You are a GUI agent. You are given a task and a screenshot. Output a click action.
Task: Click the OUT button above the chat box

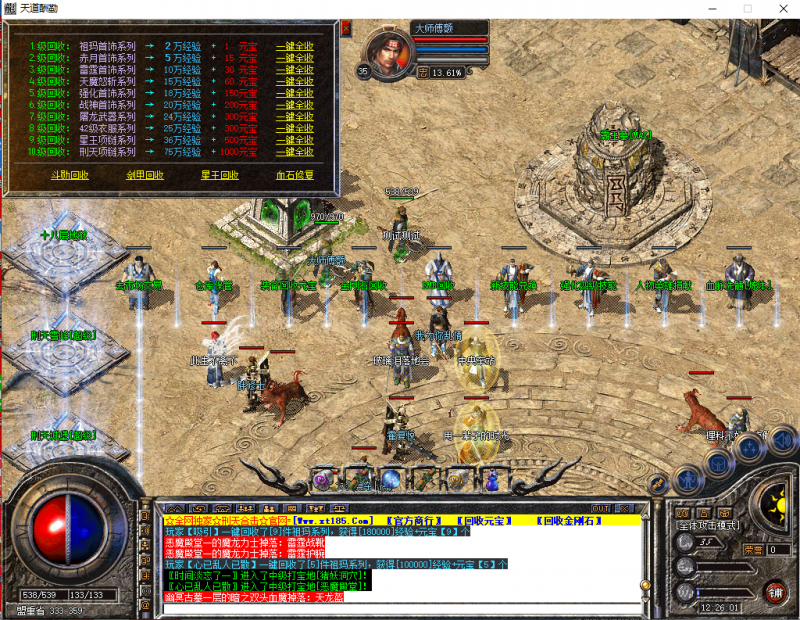[x=600, y=509]
